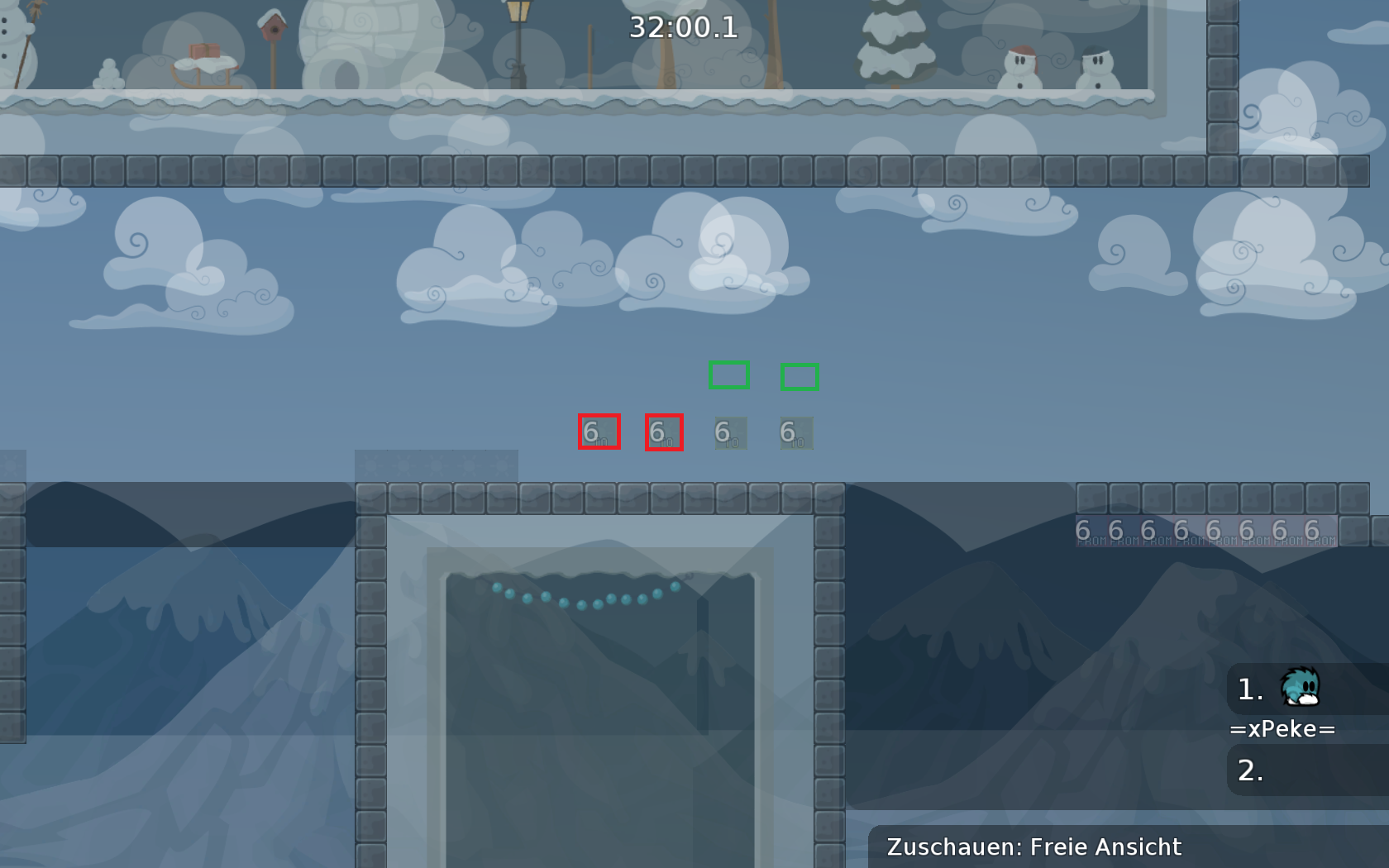The image size is (1389, 868).
Task: Click the =xPeke= player avatar in the scoreboard
Action: 1300,688
